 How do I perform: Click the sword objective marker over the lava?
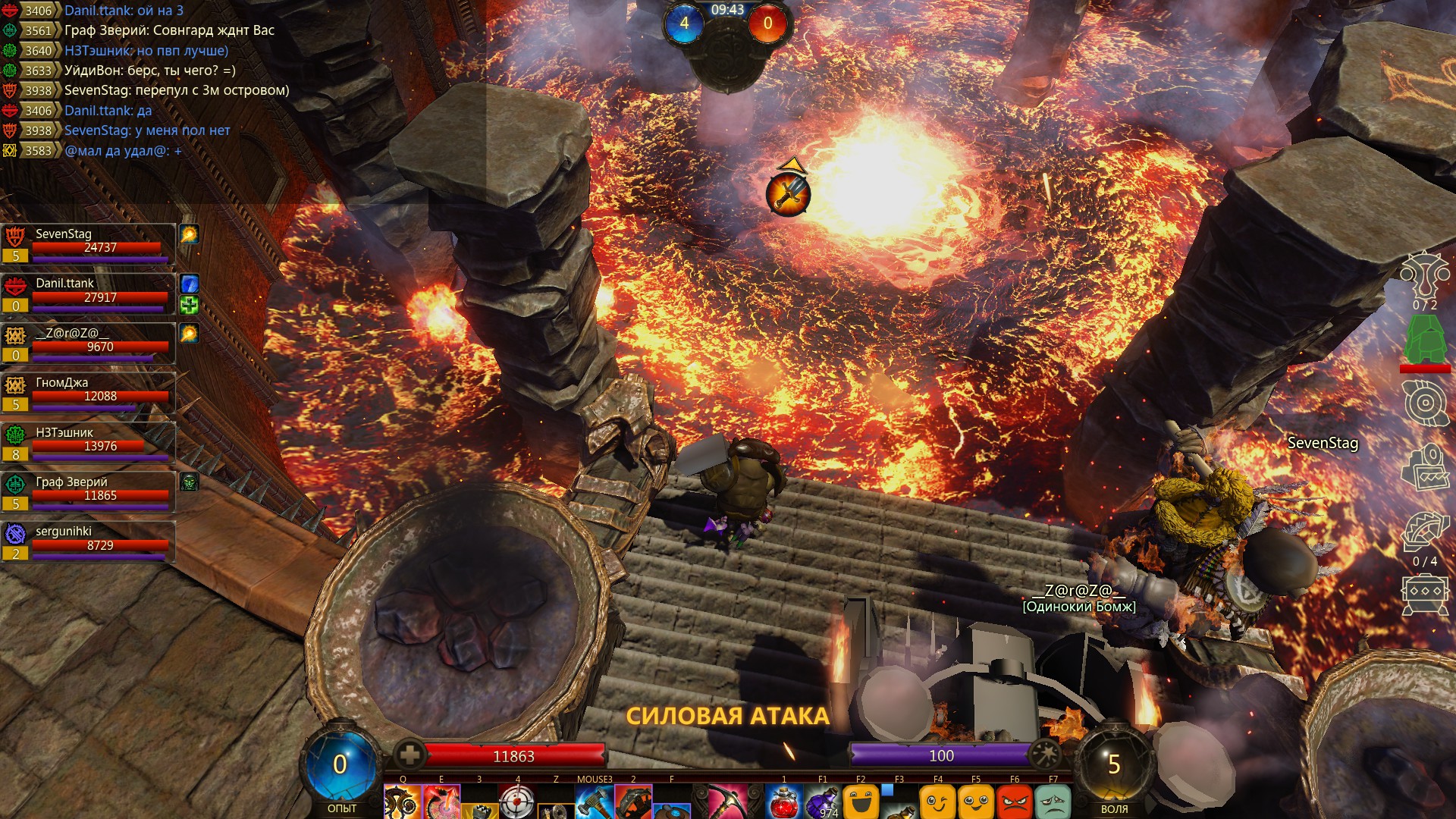[789, 194]
